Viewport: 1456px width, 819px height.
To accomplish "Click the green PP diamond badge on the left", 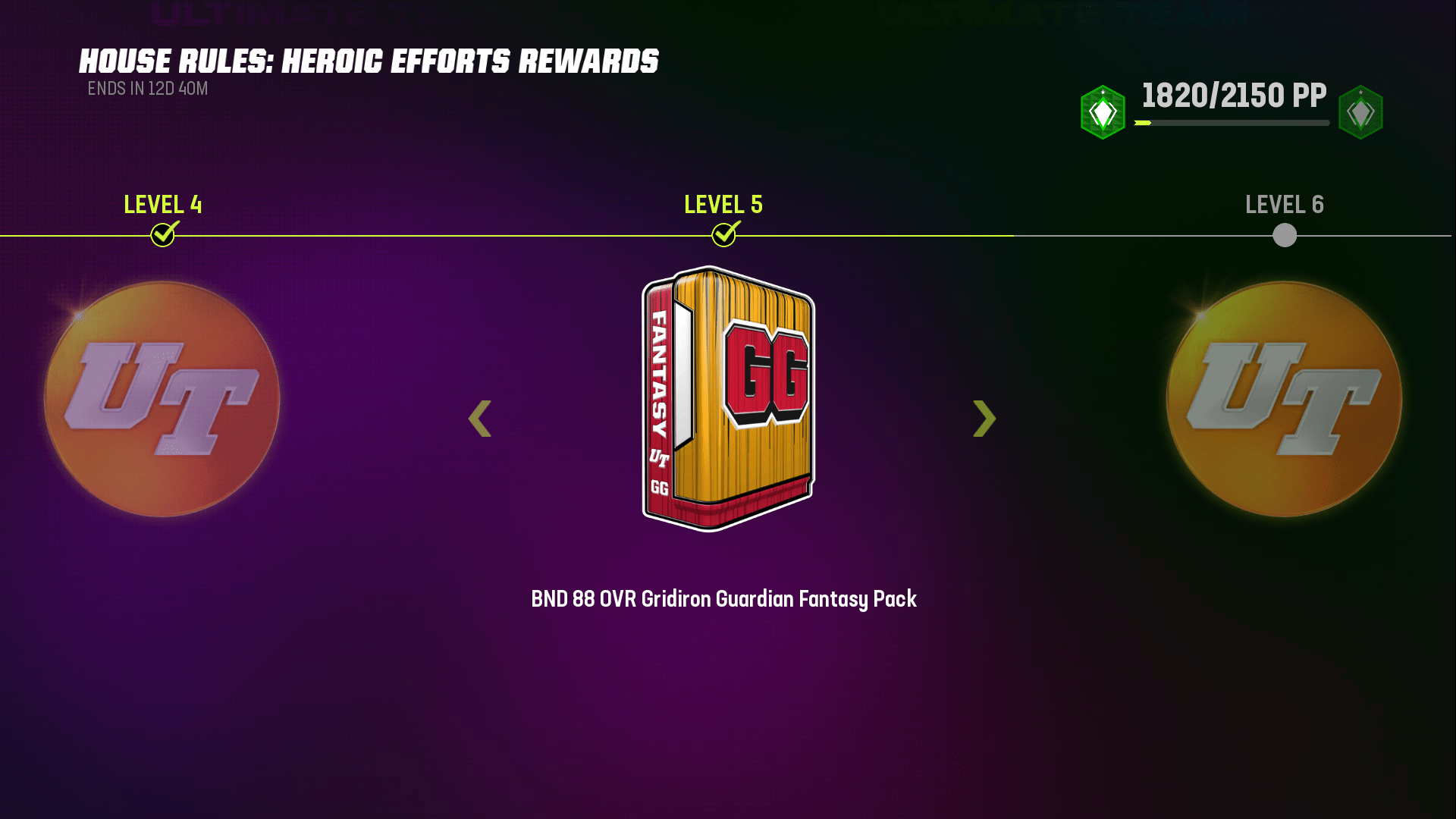I will pos(1102,111).
